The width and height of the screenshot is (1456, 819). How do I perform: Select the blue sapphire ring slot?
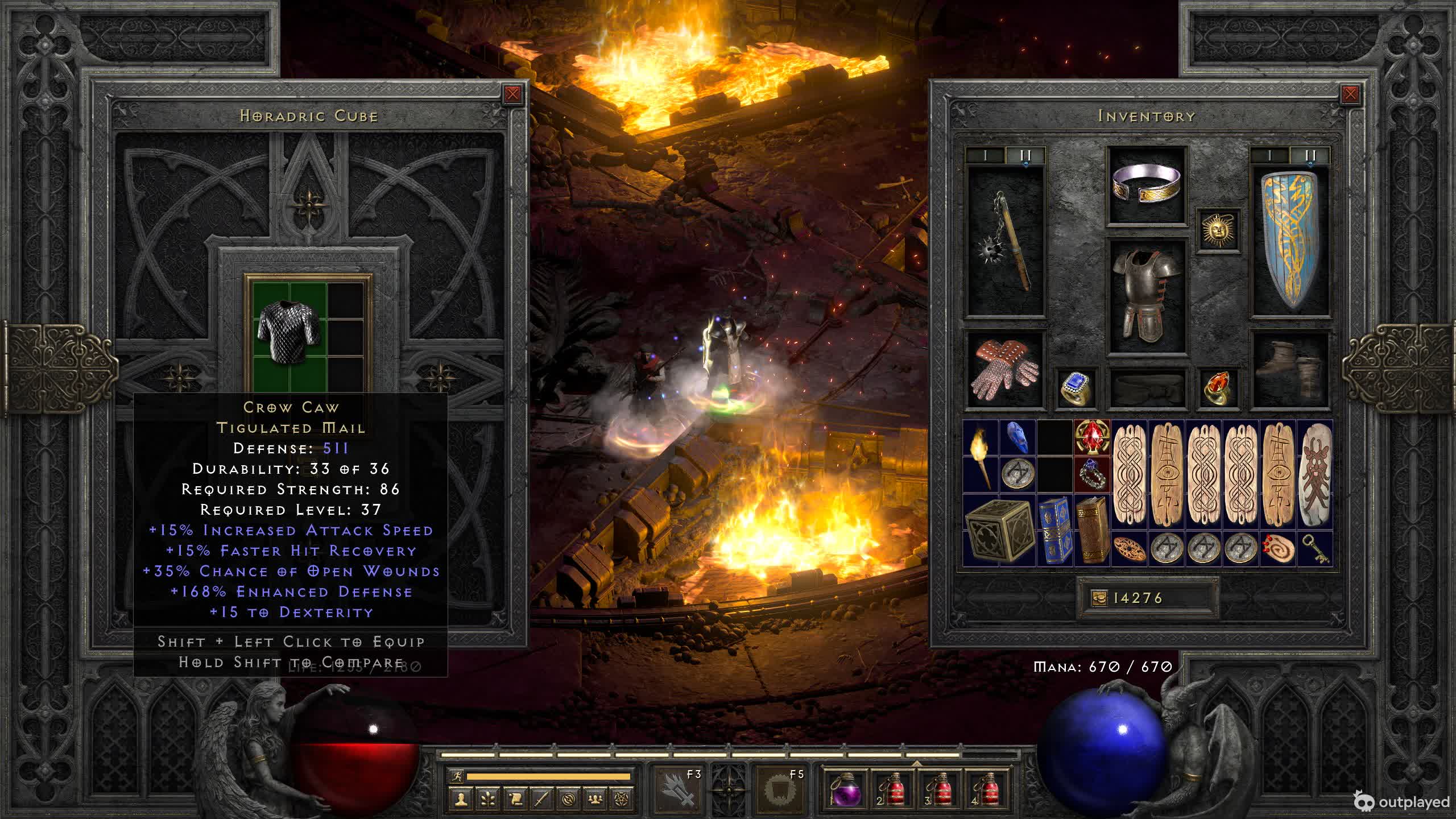[x=1076, y=388]
